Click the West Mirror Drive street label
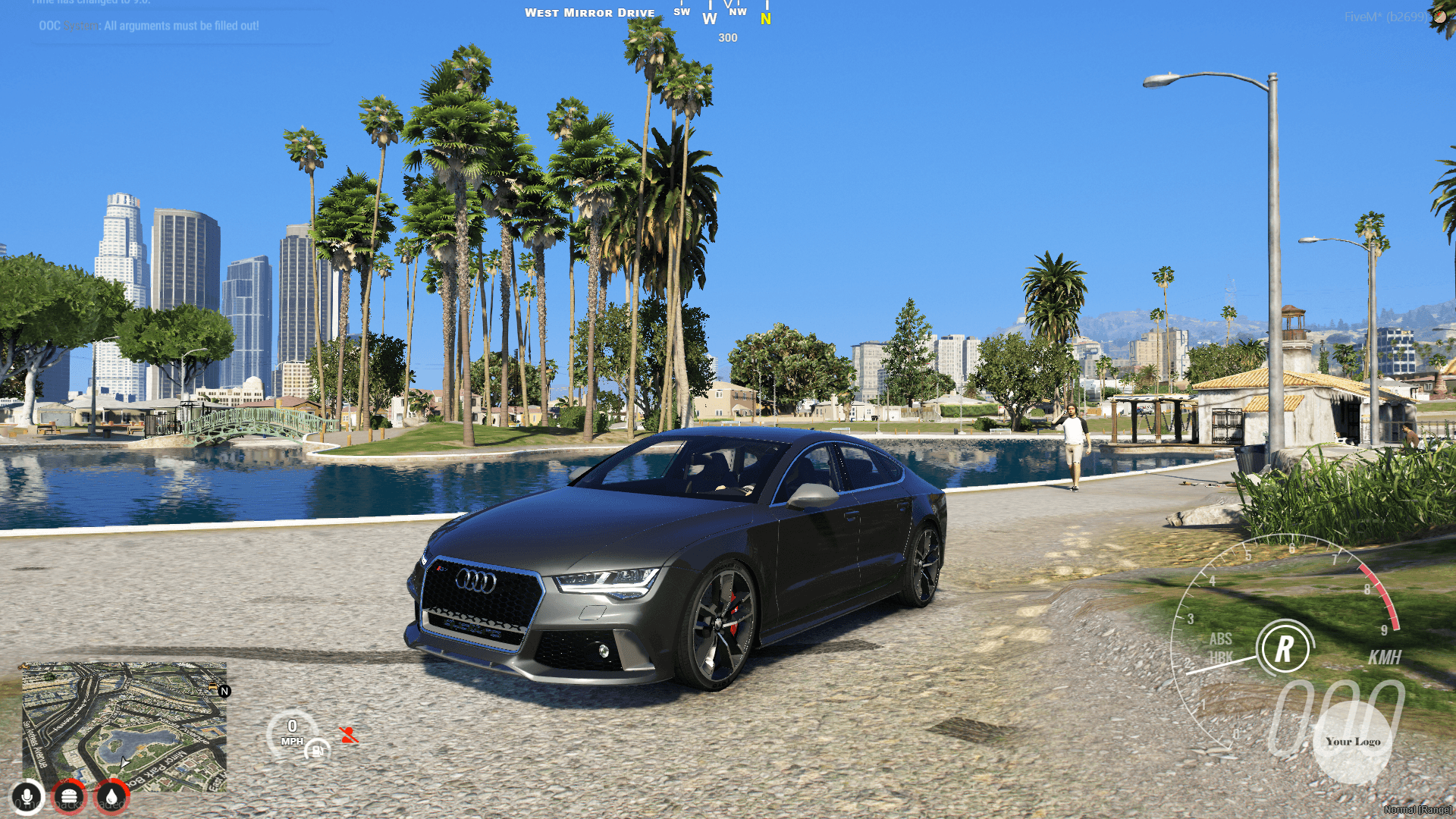Screen dimensions: 1456x819 pos(590,13)
